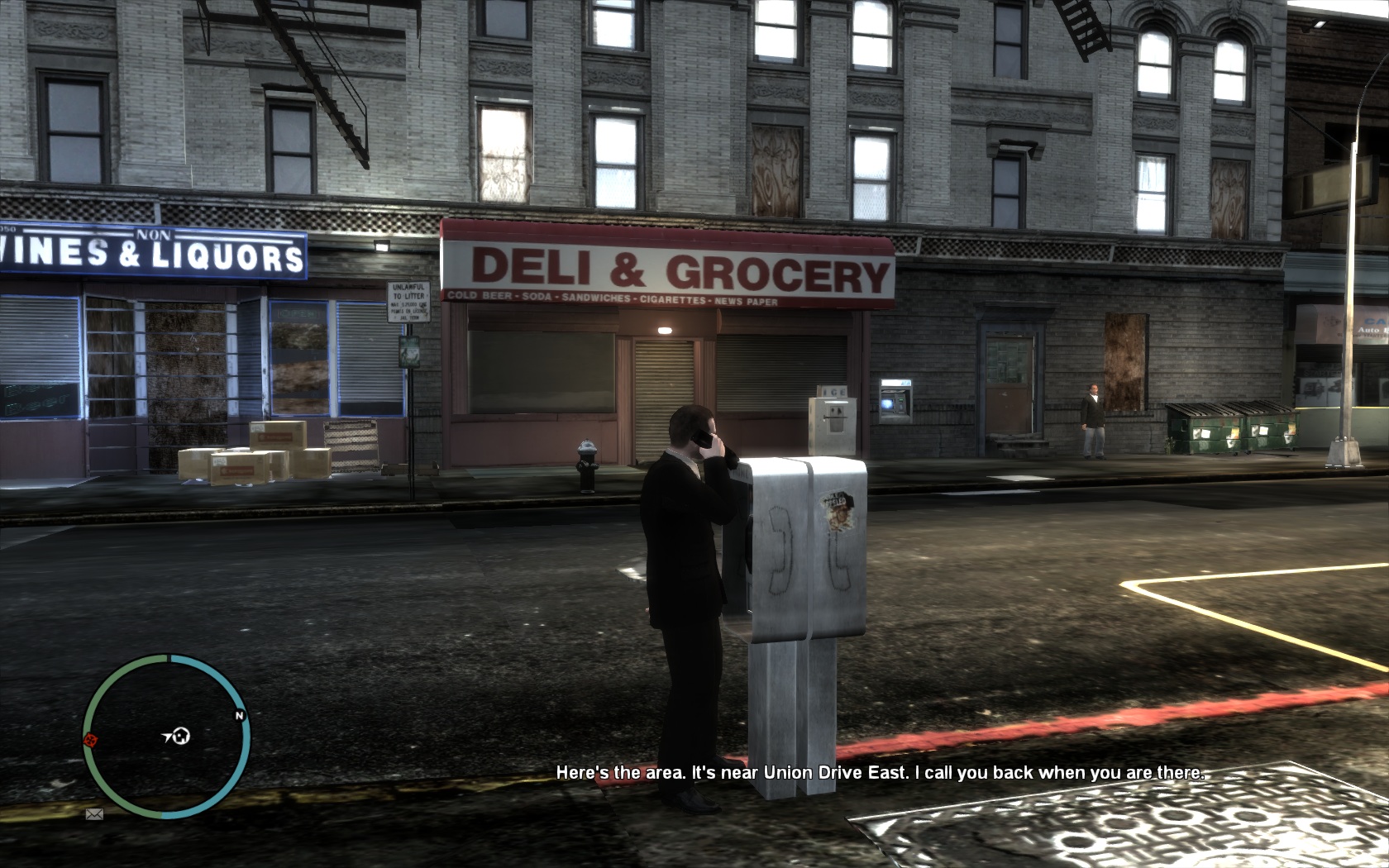This screenshot has height=868, width=1389.
Task: Click the safehouse icon on the radar
Action: click(x=183, y=734)
